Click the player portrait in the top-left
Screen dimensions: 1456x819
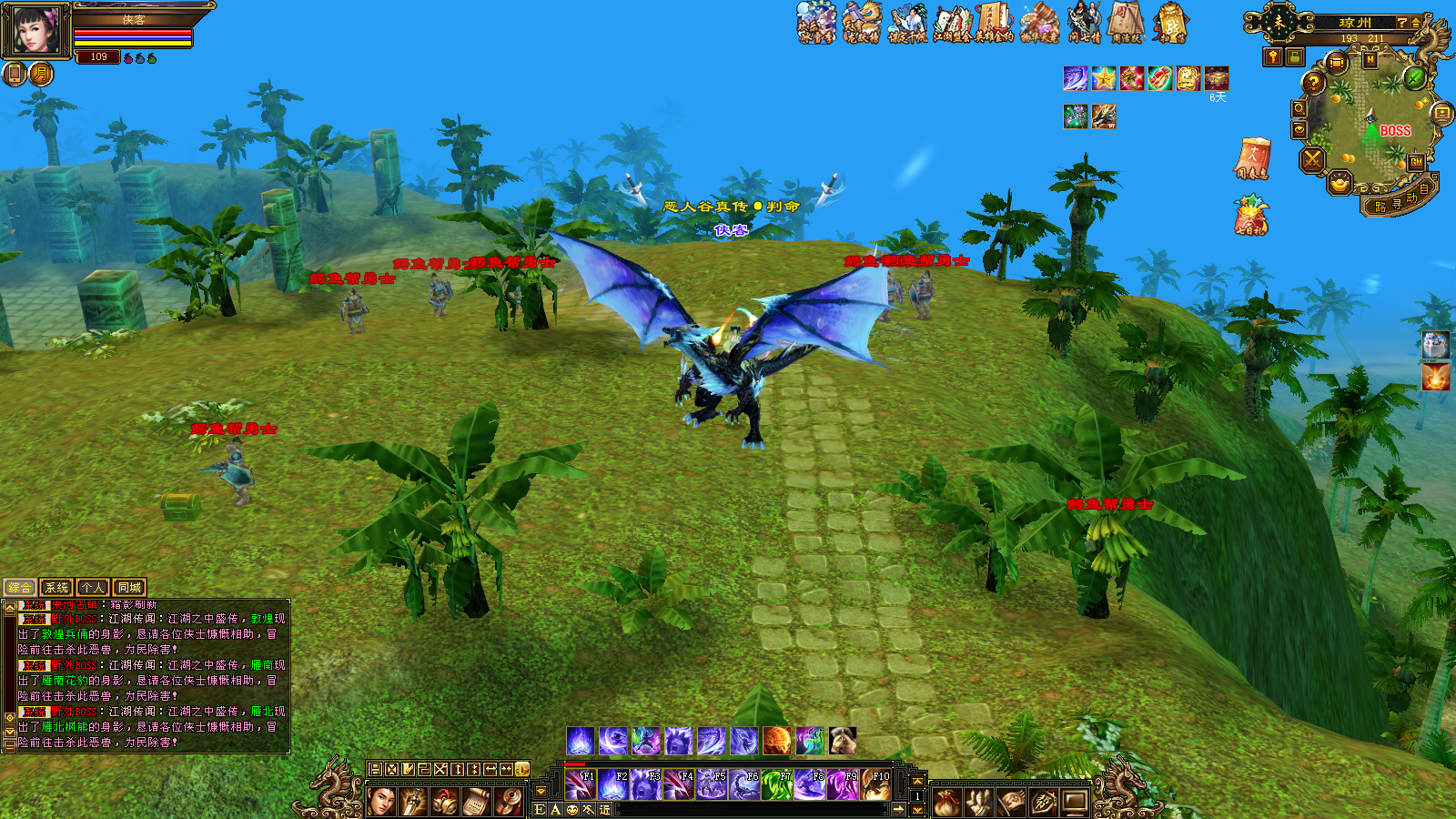[x=36, y=30]
